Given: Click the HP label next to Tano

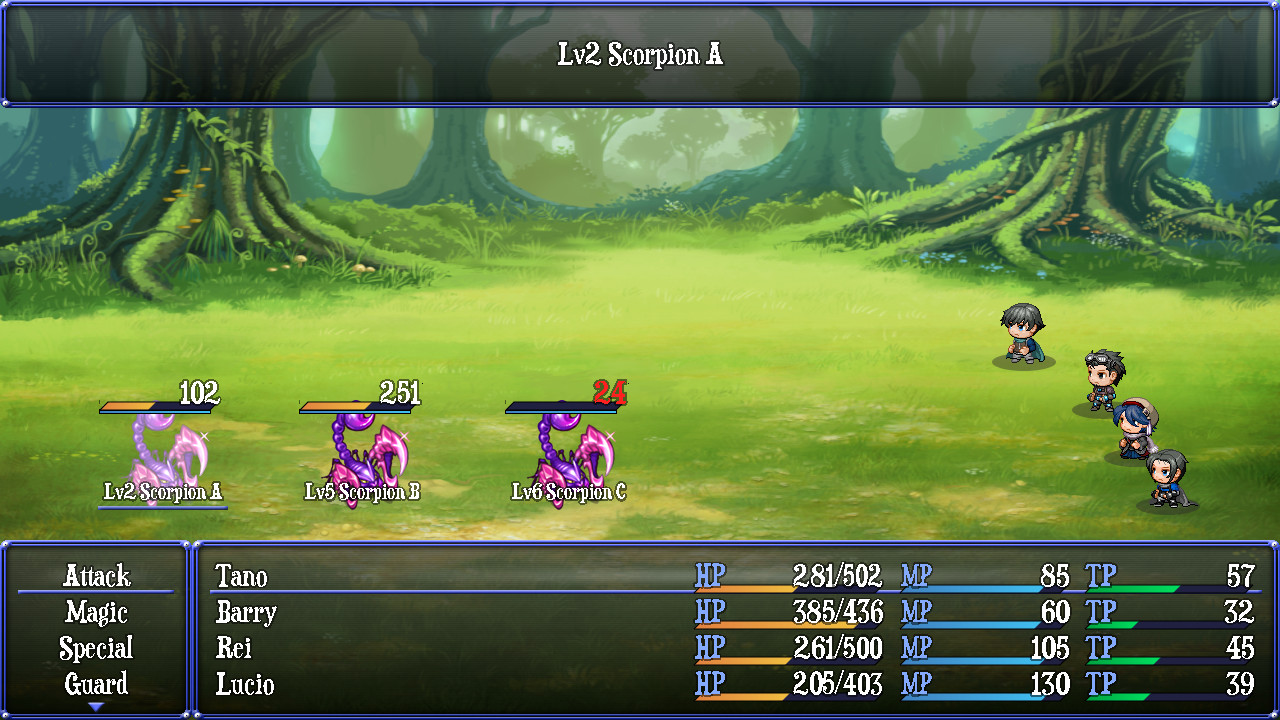Looking at the screenshot, I should pos(709,577).
